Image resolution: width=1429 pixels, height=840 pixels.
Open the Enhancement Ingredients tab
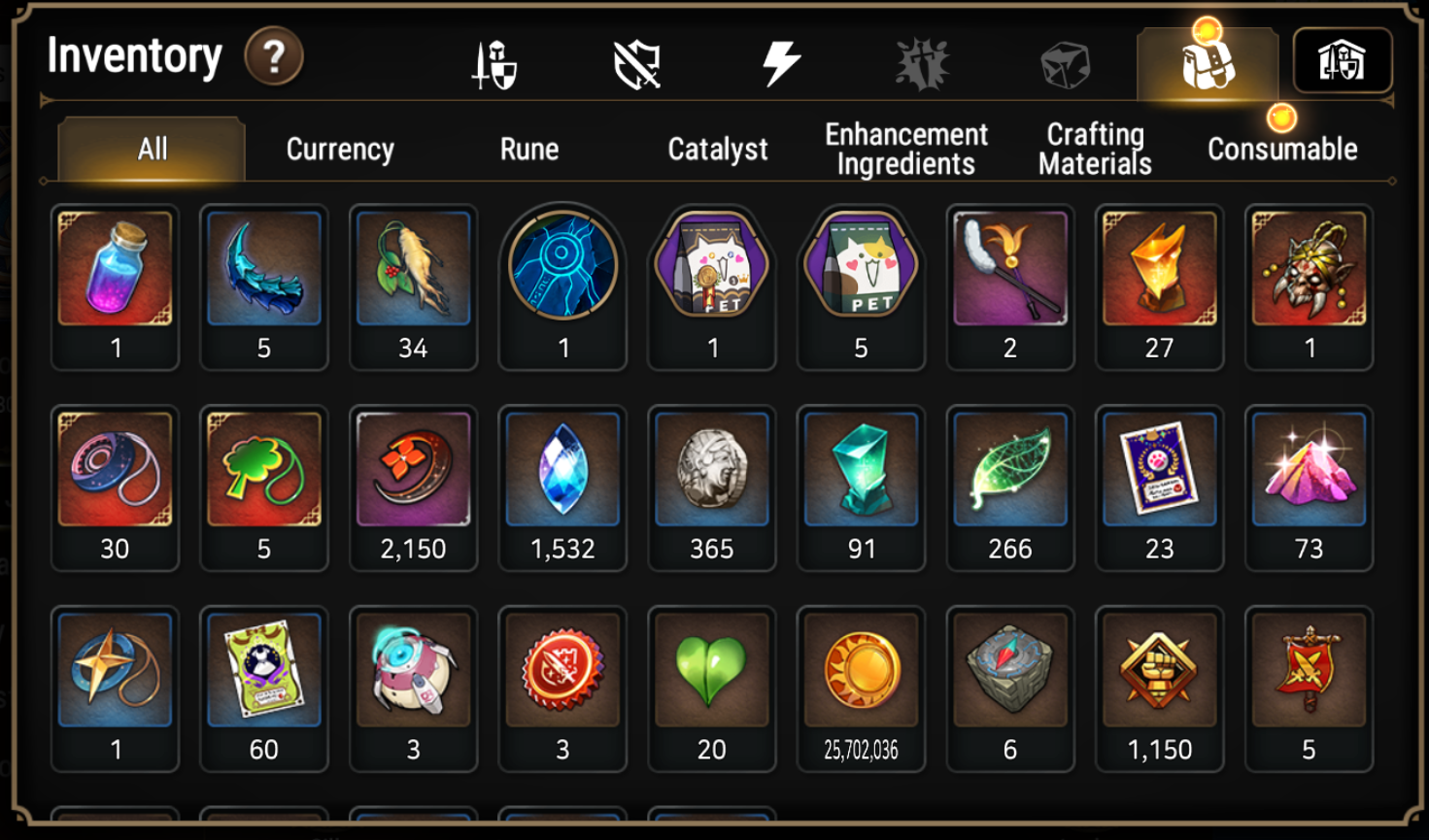tap(906, 150)
